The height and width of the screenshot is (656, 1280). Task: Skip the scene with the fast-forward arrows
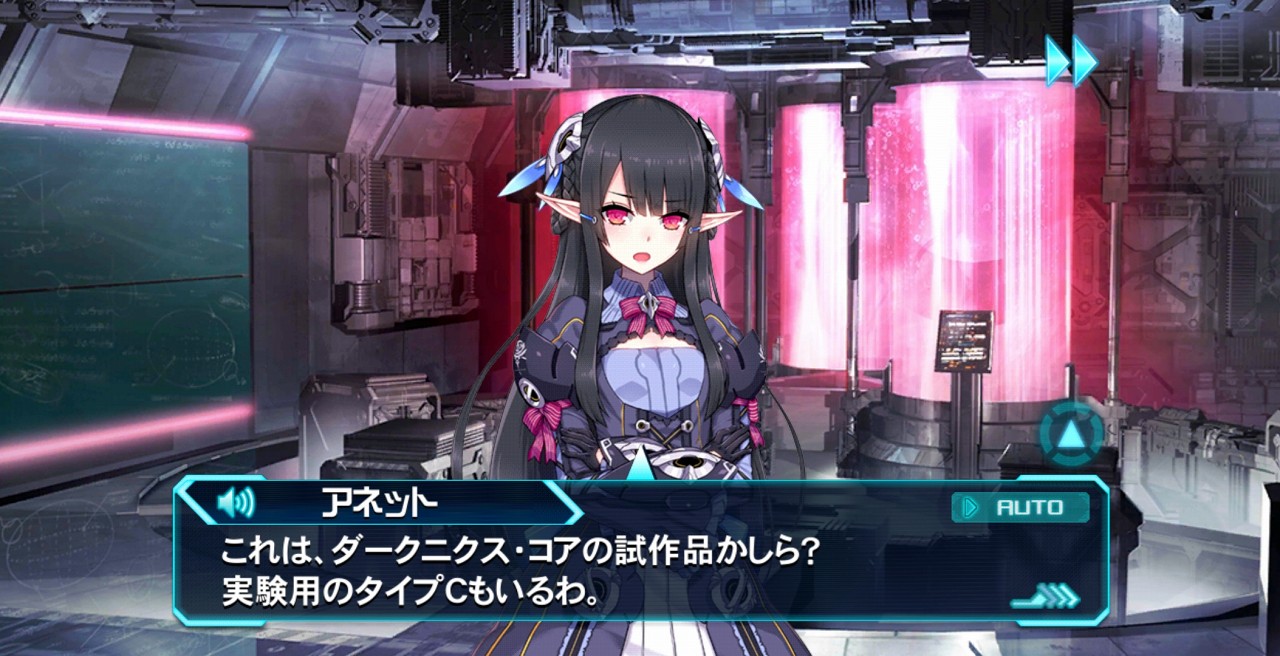pyautogui.click(x=1071, y=60)
